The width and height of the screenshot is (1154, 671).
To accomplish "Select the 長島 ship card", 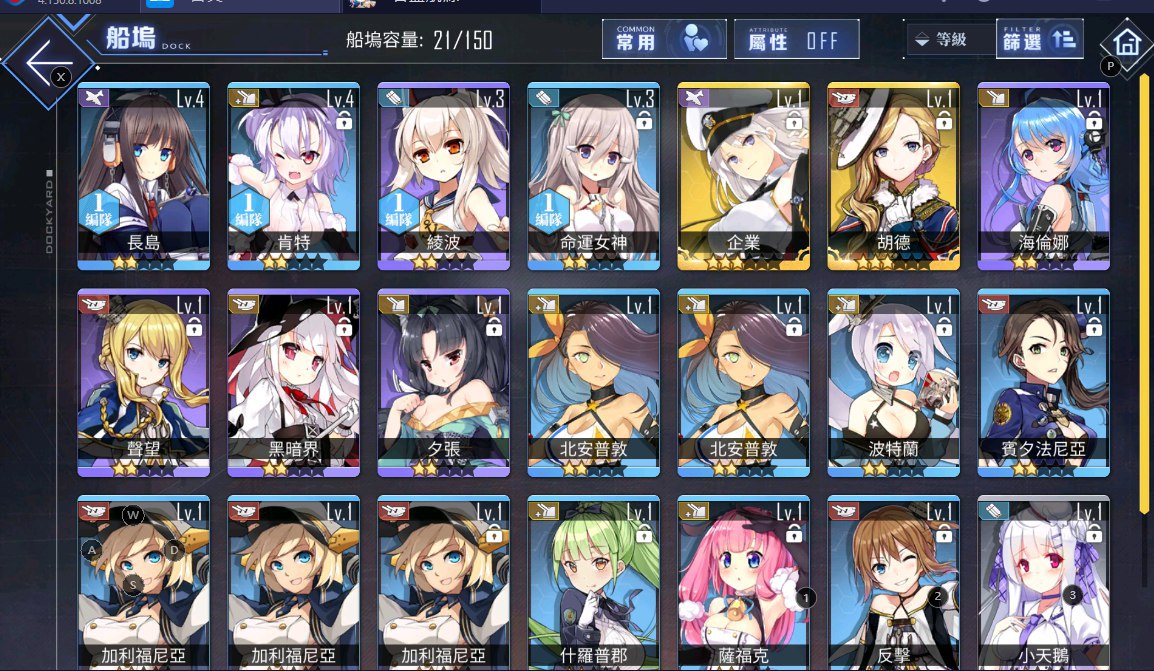I will (x=144, y=175).
